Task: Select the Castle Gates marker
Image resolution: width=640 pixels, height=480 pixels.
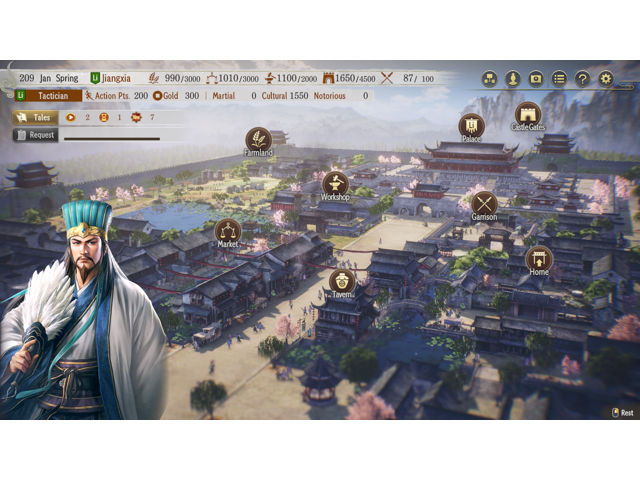Action: [x=528, y=114]
